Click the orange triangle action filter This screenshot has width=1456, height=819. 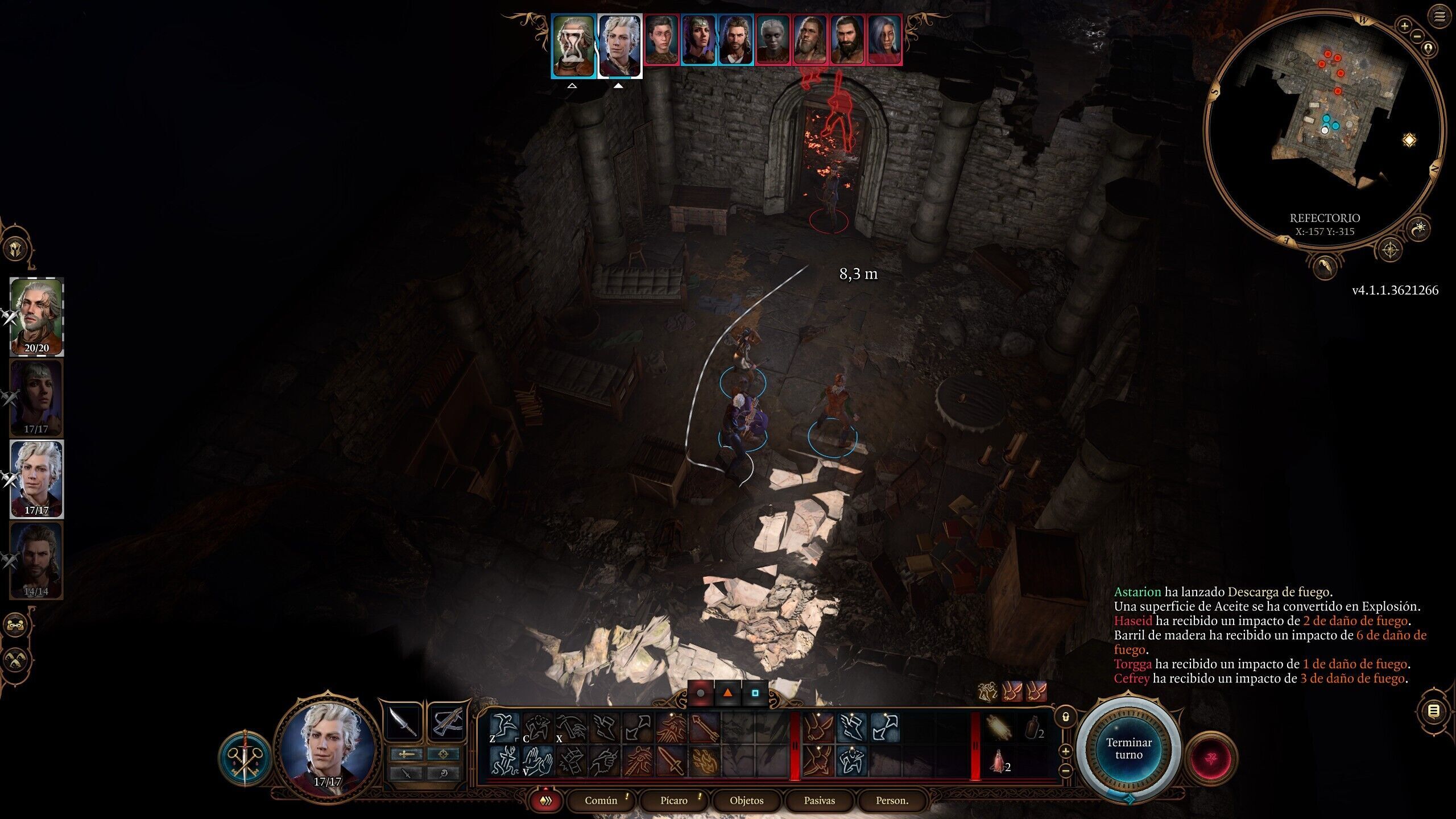click(727, 693)
